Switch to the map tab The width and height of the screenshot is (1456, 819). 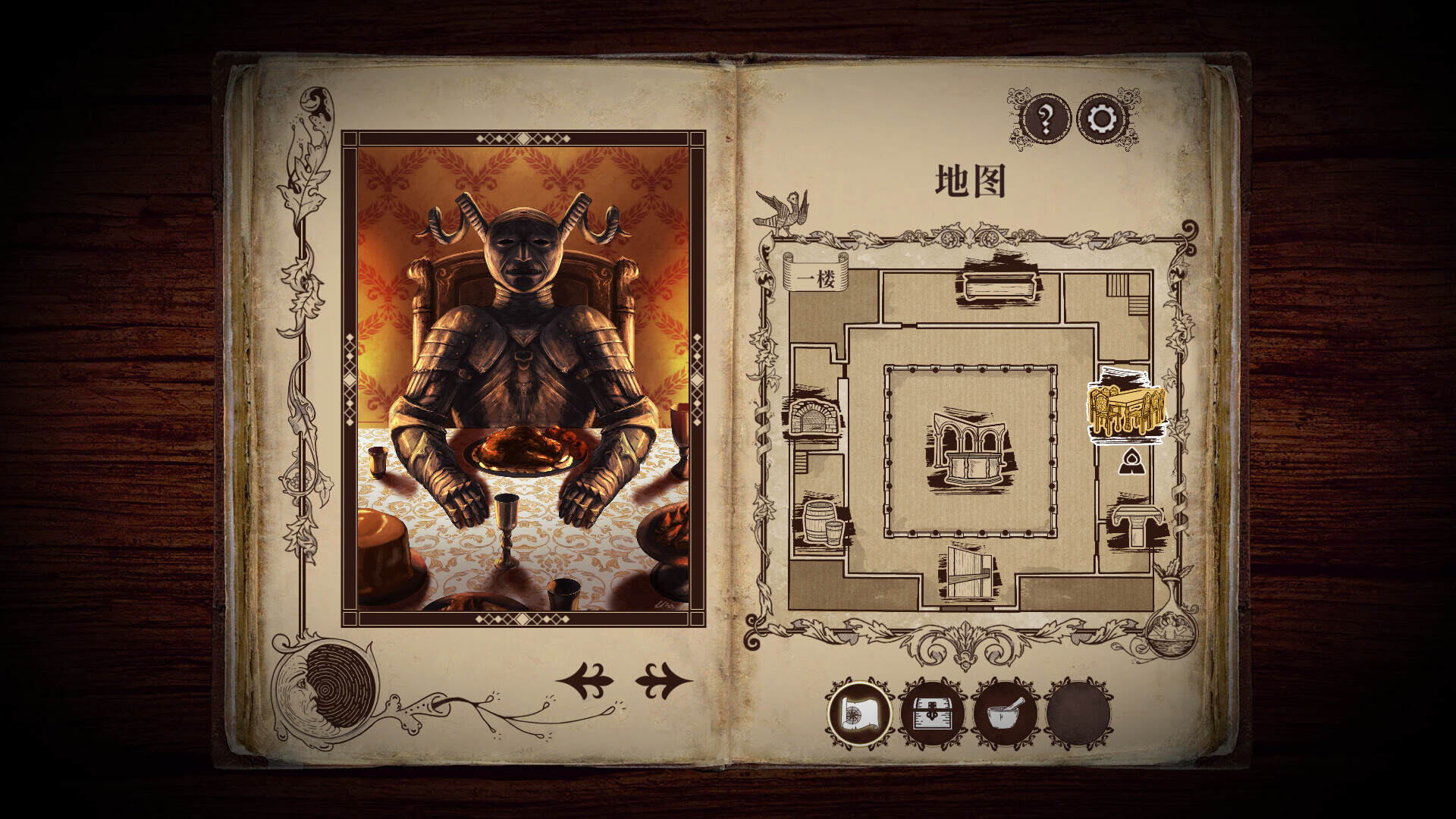coord(860,713)
